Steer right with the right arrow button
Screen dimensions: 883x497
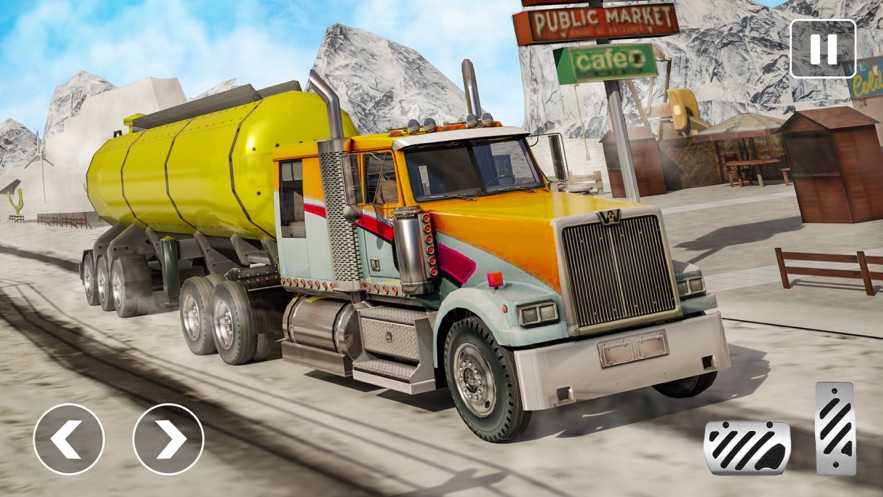pyautogui.click(x=168, y=439)
